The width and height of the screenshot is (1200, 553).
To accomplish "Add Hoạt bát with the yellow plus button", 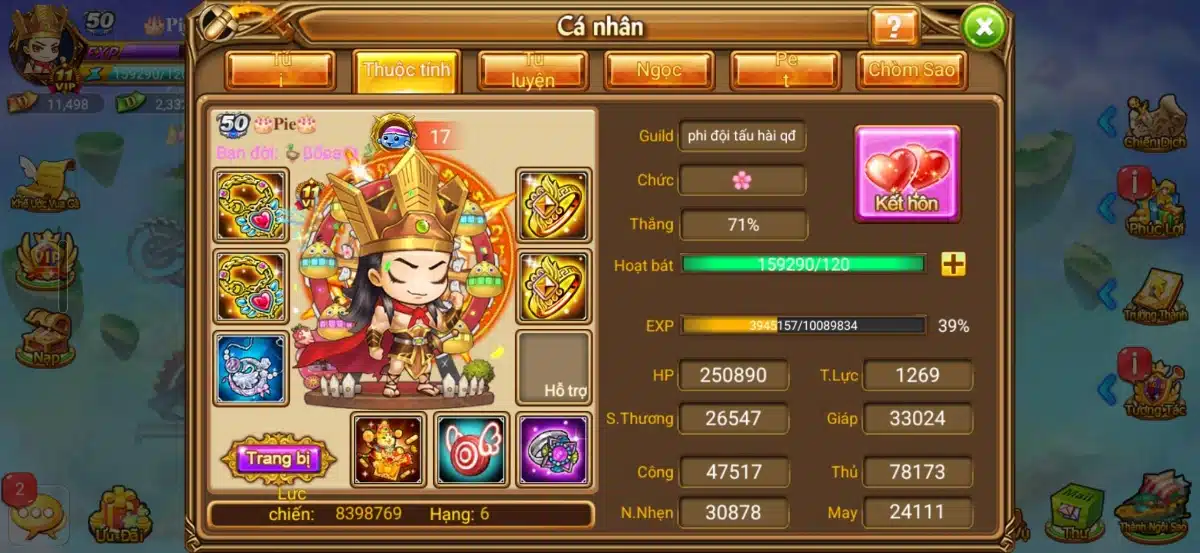I will coord(954,264).
